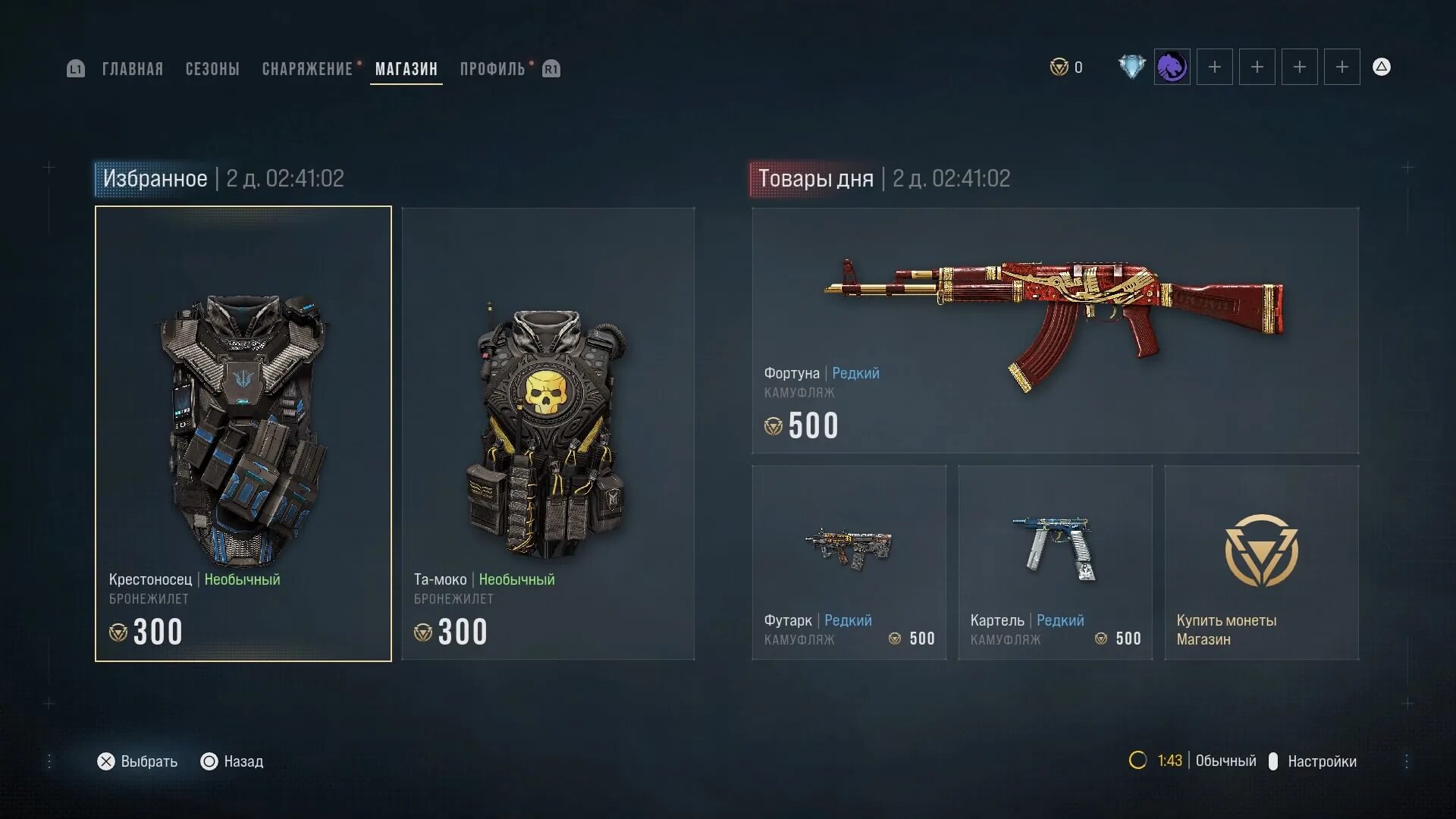The image size is (1456, 819).
Task: Open the Профиль tab
Action: pos(492,69)
